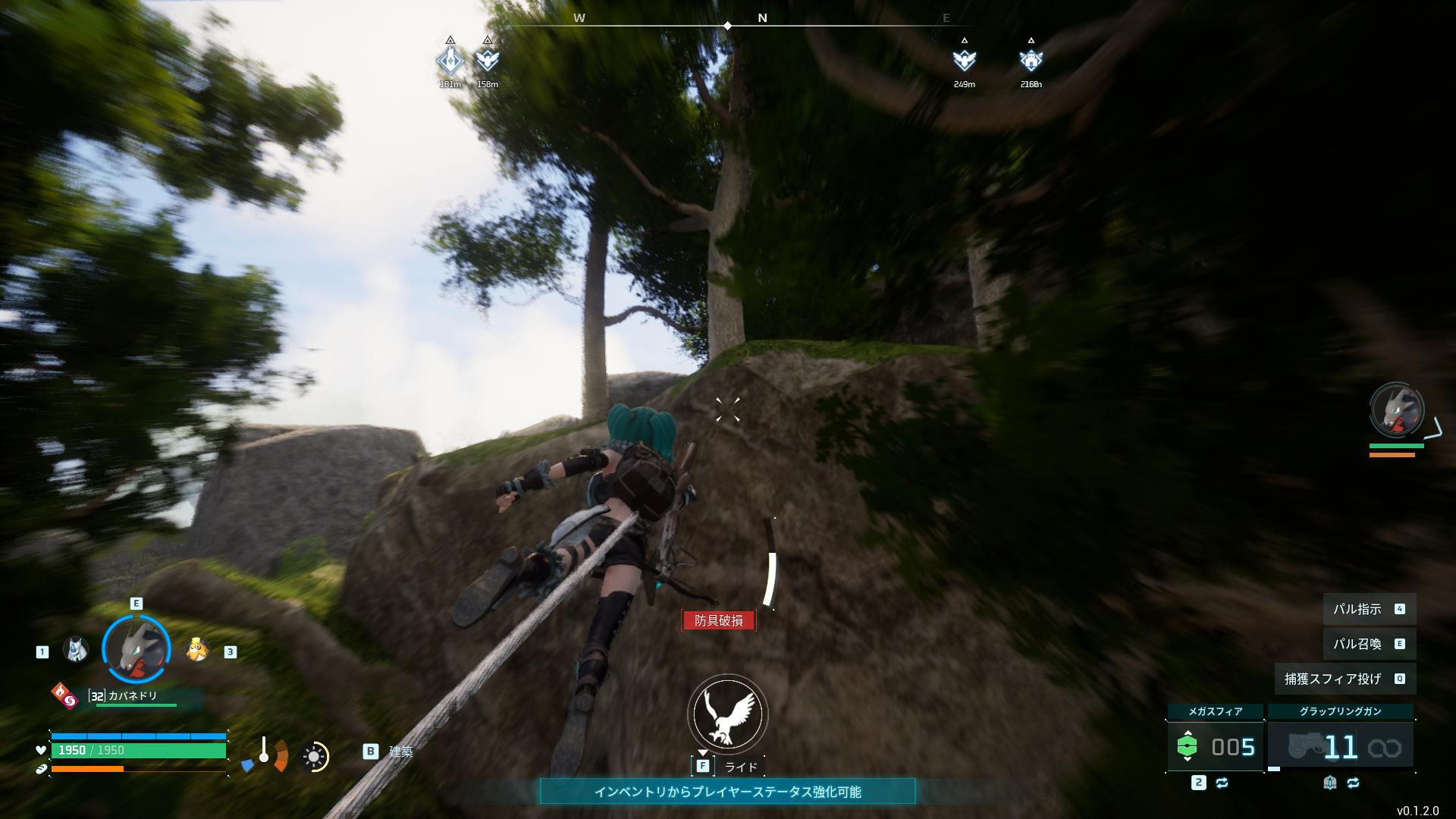This screenshot has height=819, width=1456.
Task: Choose the 捕獲スフィア投げ action
Action: click(1345, 679)
